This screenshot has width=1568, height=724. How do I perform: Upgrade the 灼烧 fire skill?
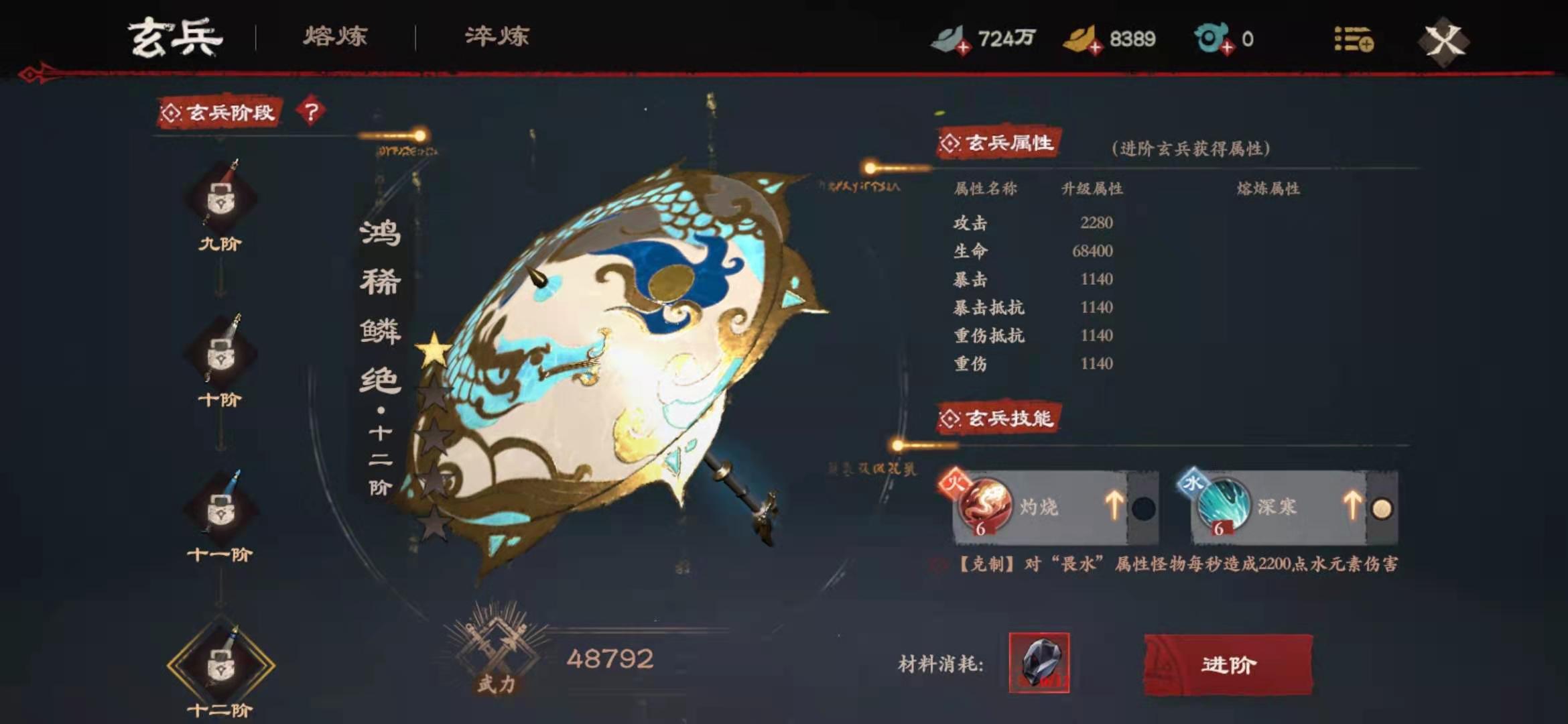pyautogui.click(x=1114, y=506)
